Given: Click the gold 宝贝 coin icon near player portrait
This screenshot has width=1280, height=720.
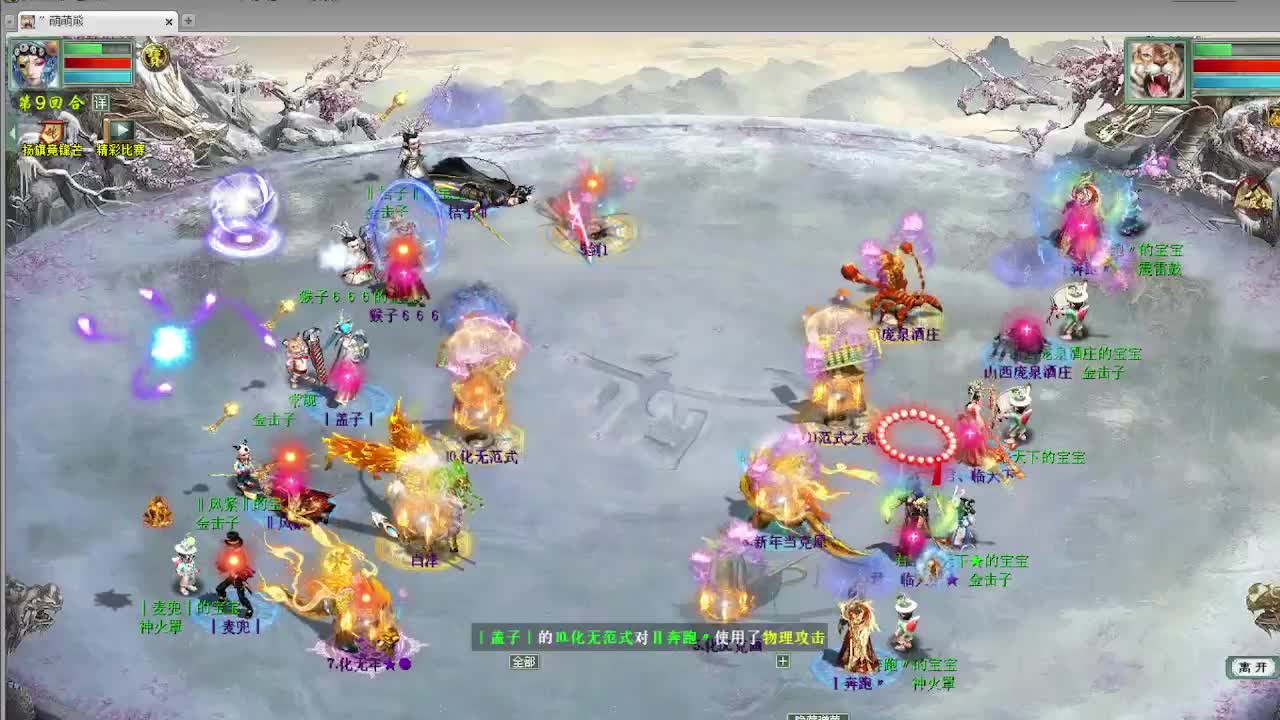Looking at the screenshot, I should (155, 58).
